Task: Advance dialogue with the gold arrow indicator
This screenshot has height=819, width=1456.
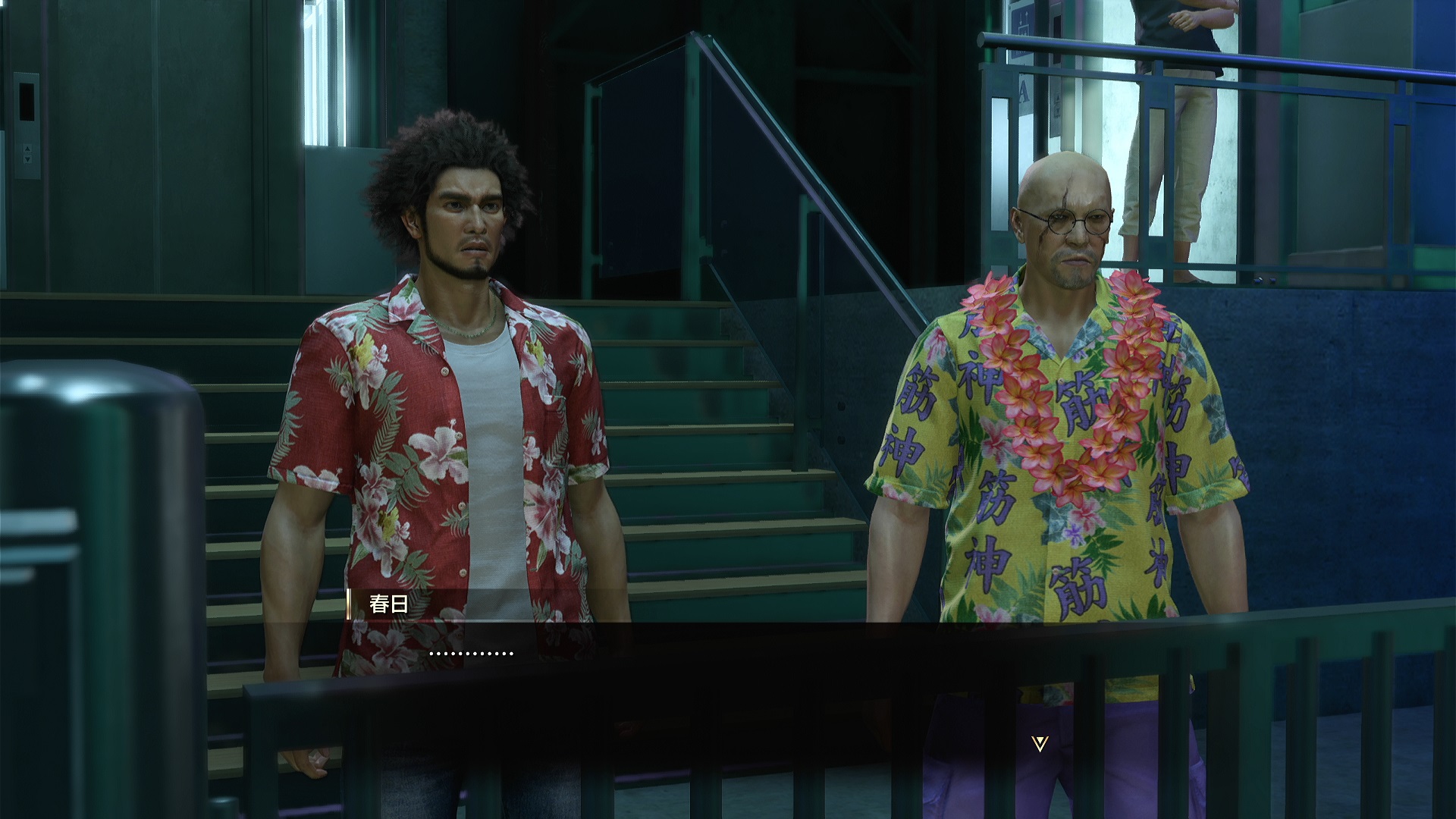Action: pos(1040,744)
